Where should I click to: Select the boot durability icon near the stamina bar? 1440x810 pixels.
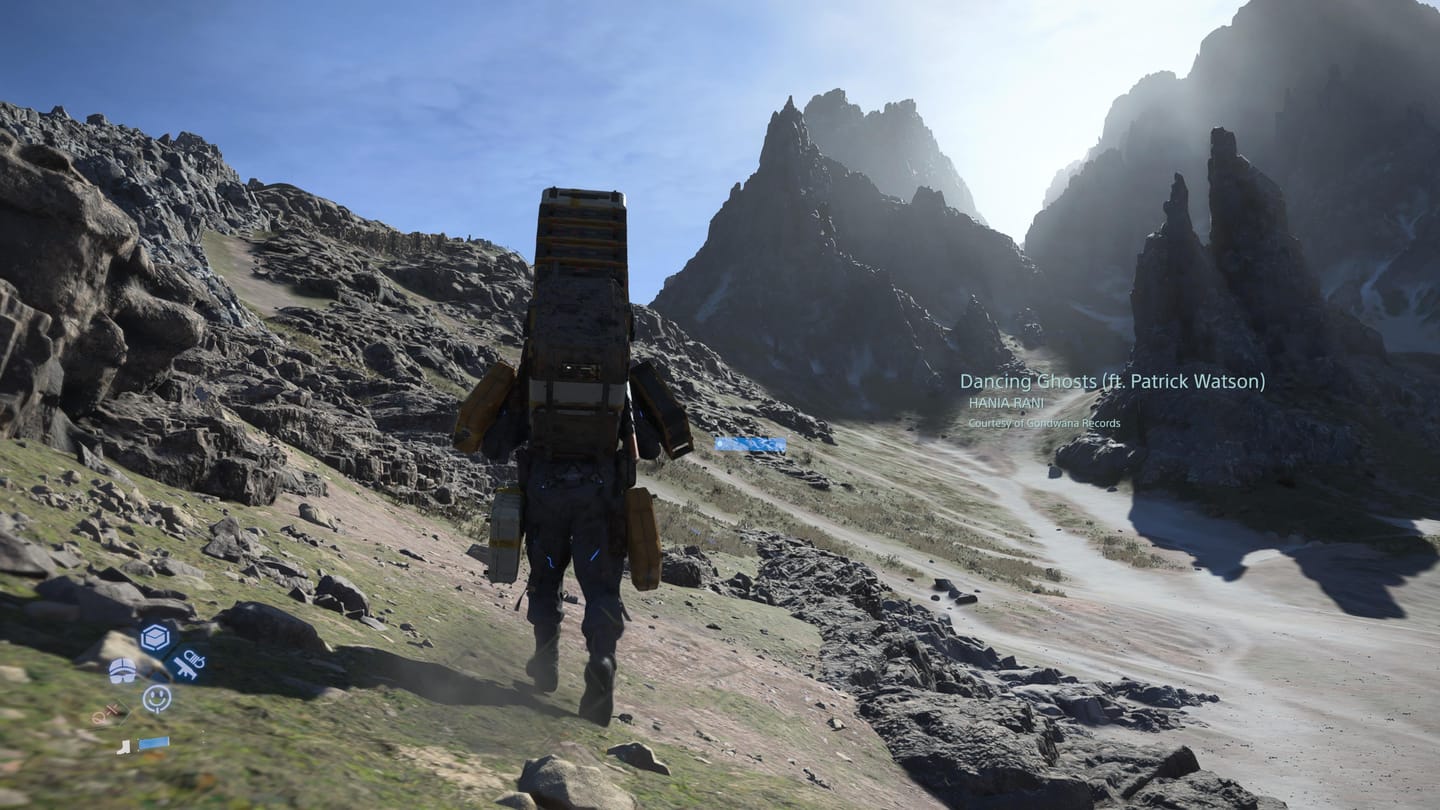coord(123,748)
